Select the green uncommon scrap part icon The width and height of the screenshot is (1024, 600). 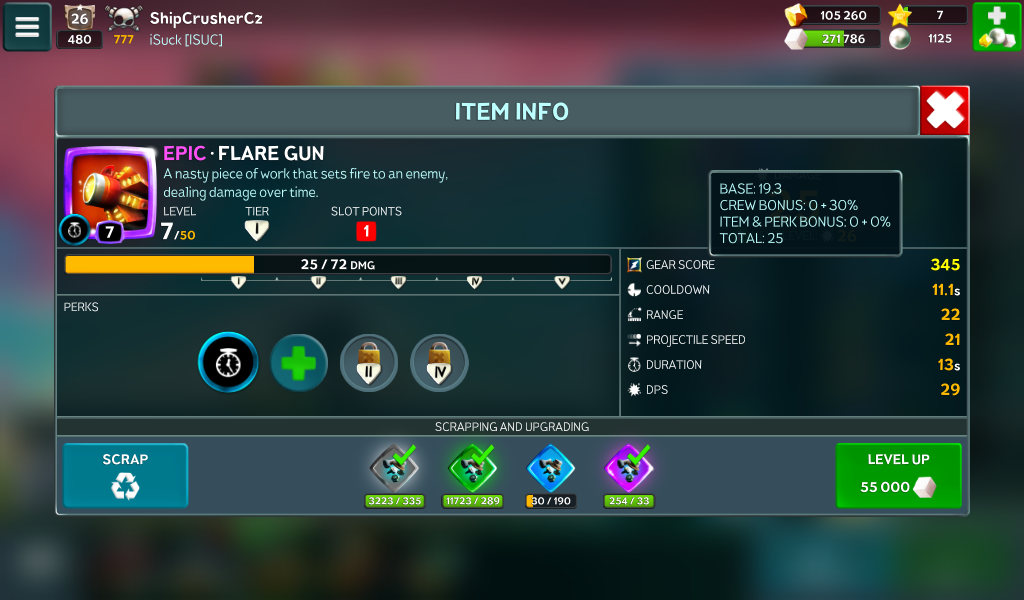pyautogui.click(x=473, y=467)
